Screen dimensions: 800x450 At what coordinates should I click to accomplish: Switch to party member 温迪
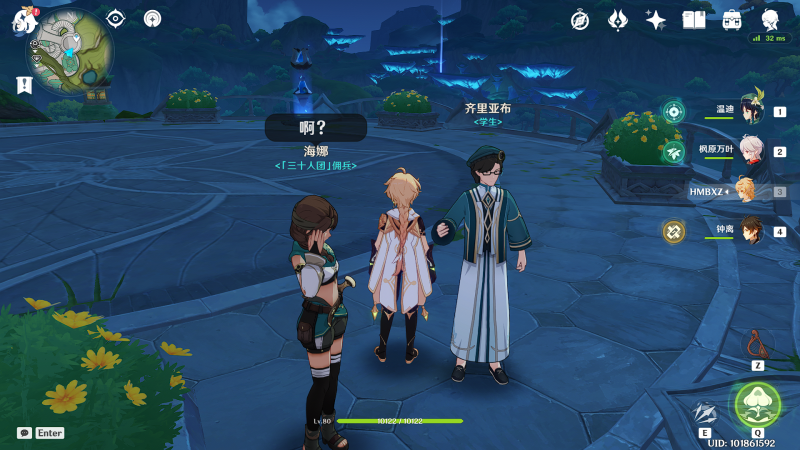pos(750,112)
